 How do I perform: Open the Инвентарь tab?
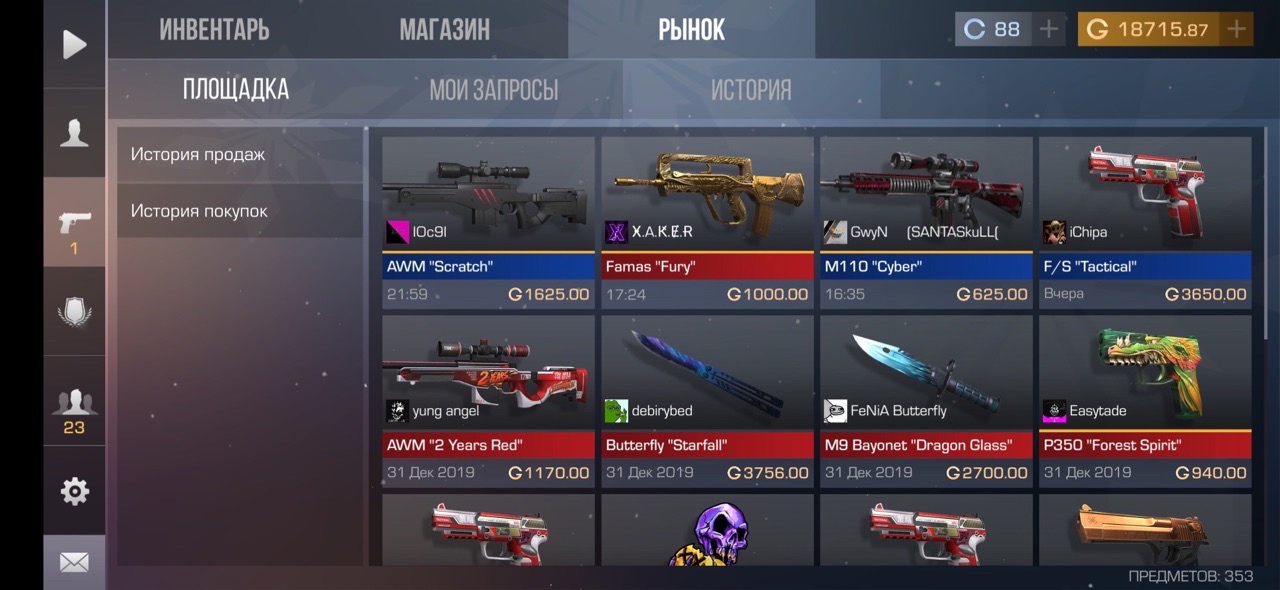coord(214,30)
